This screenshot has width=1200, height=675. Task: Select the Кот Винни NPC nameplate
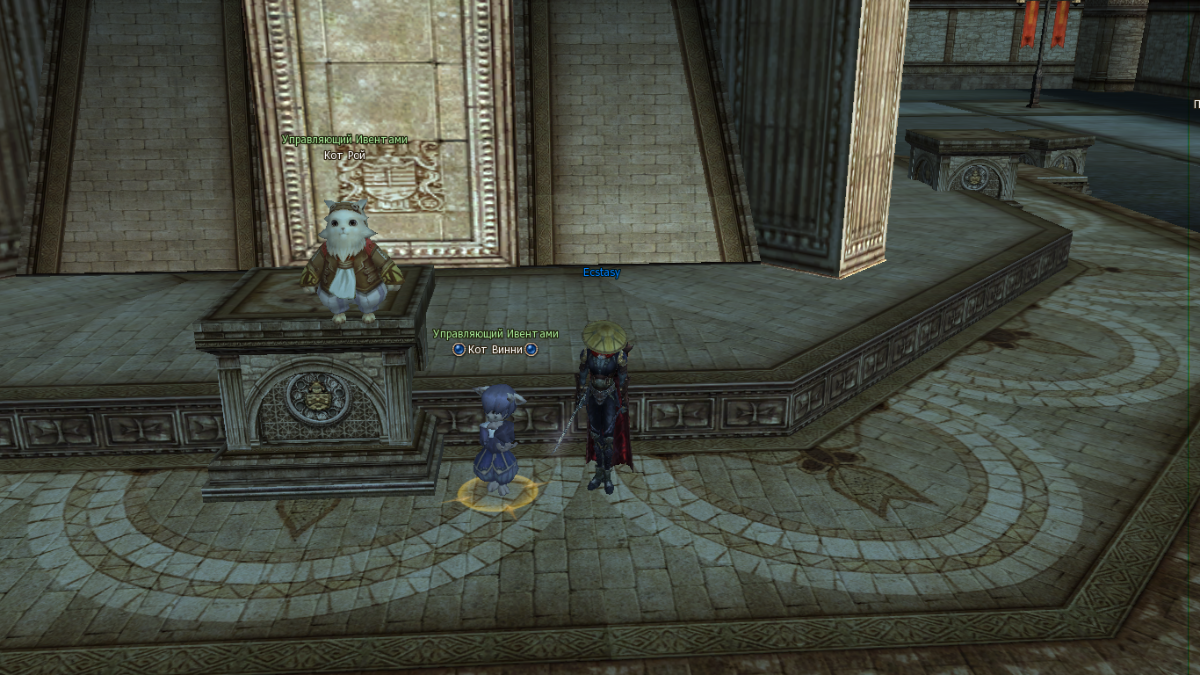(495, 349)
